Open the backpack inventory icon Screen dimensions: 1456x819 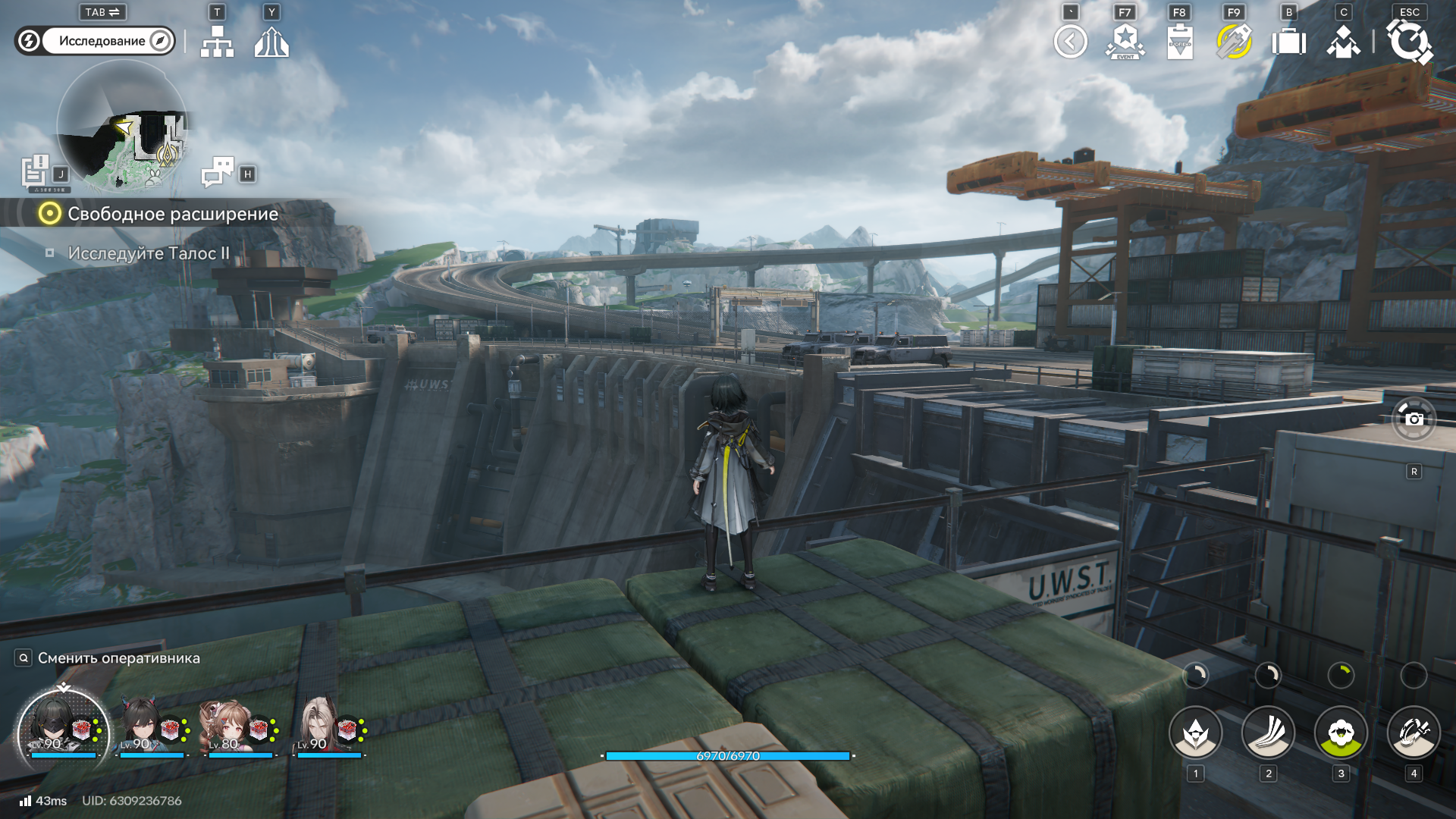(1288, 42)
